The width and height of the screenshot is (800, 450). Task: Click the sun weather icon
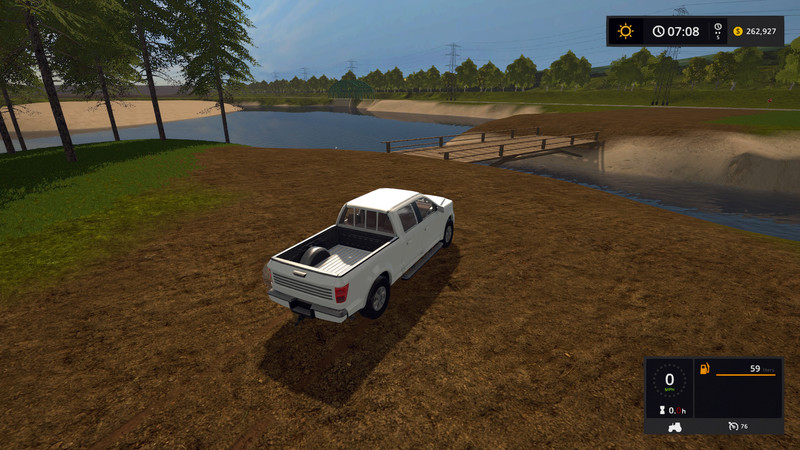[625, 31]
